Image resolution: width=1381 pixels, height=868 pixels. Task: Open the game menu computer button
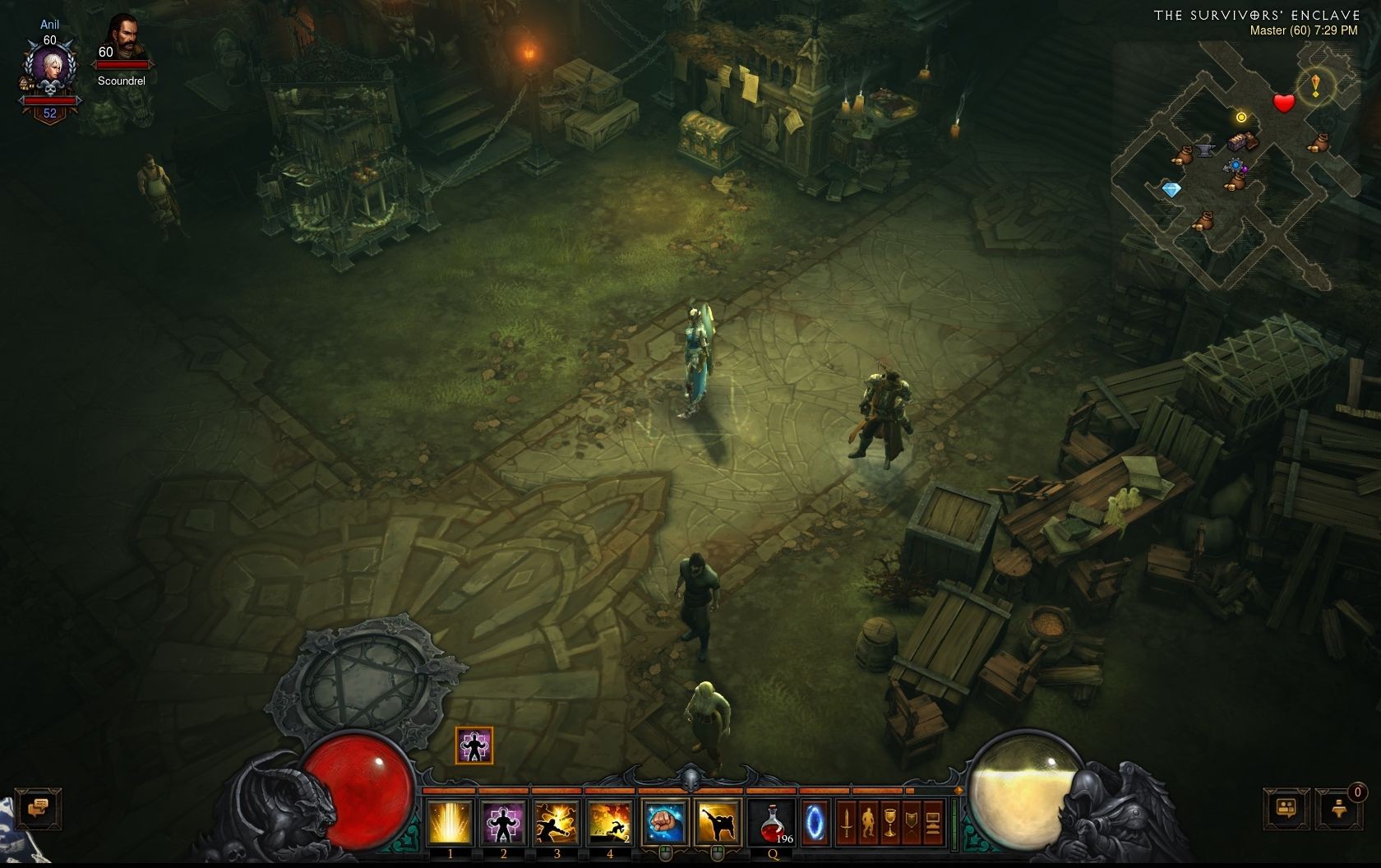point(932,822)
